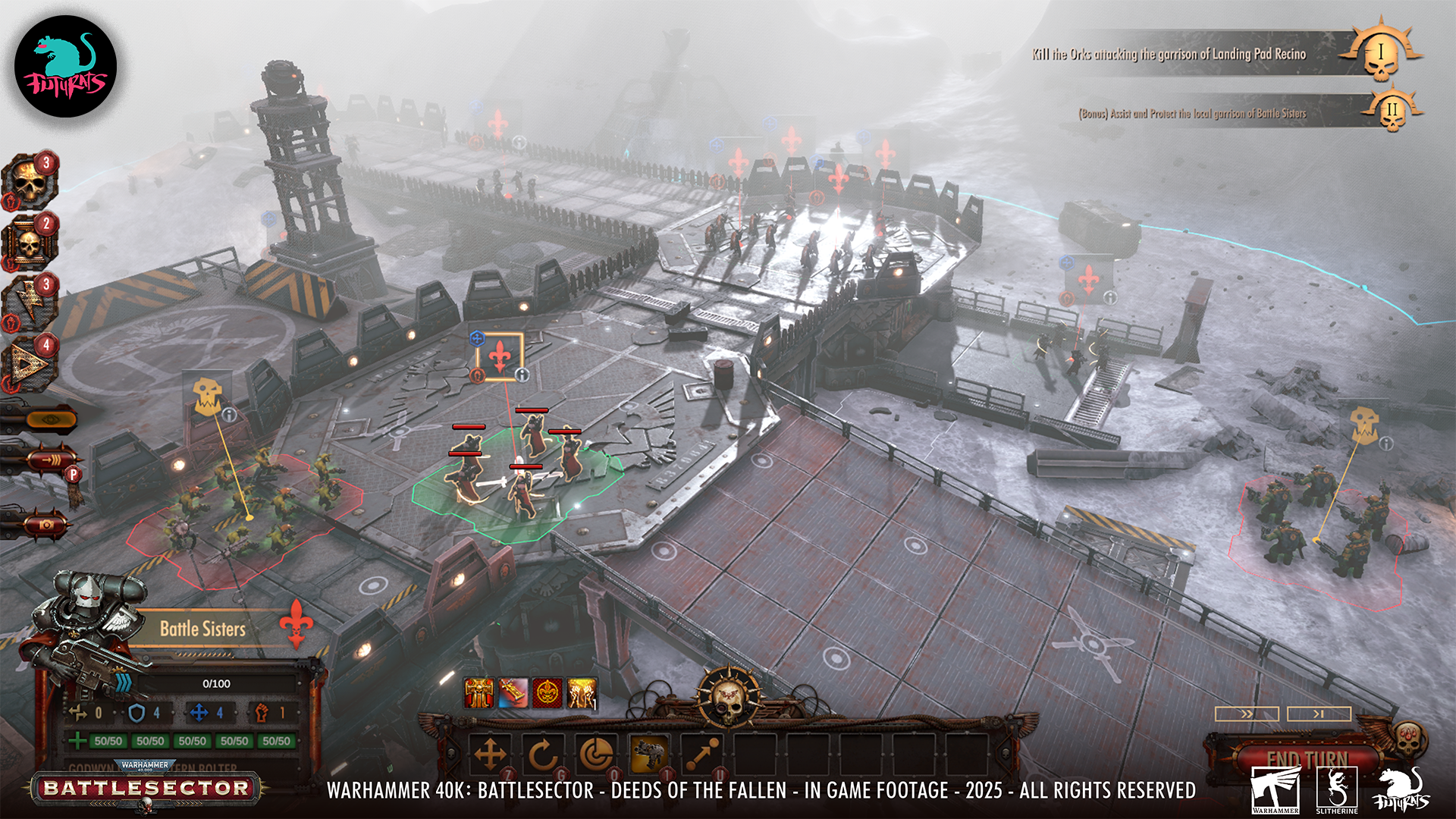Screen dimensions: 1456x819
Task: Click the skip-to-next arrow button
Action: pyautogui.click(x=1319, y=714)
